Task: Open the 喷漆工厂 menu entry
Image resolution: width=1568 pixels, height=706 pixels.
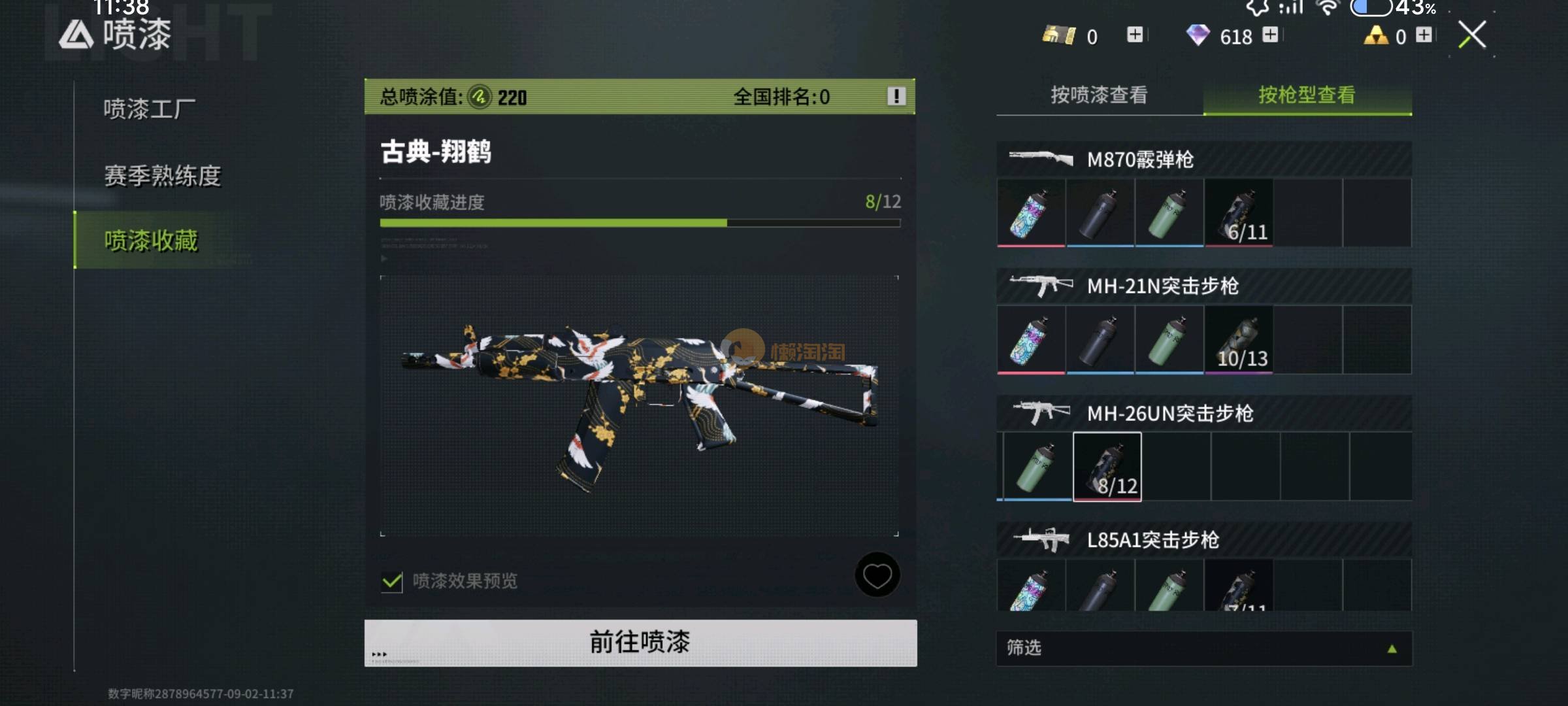Action: pyautogui.click(x=150, y=109)
